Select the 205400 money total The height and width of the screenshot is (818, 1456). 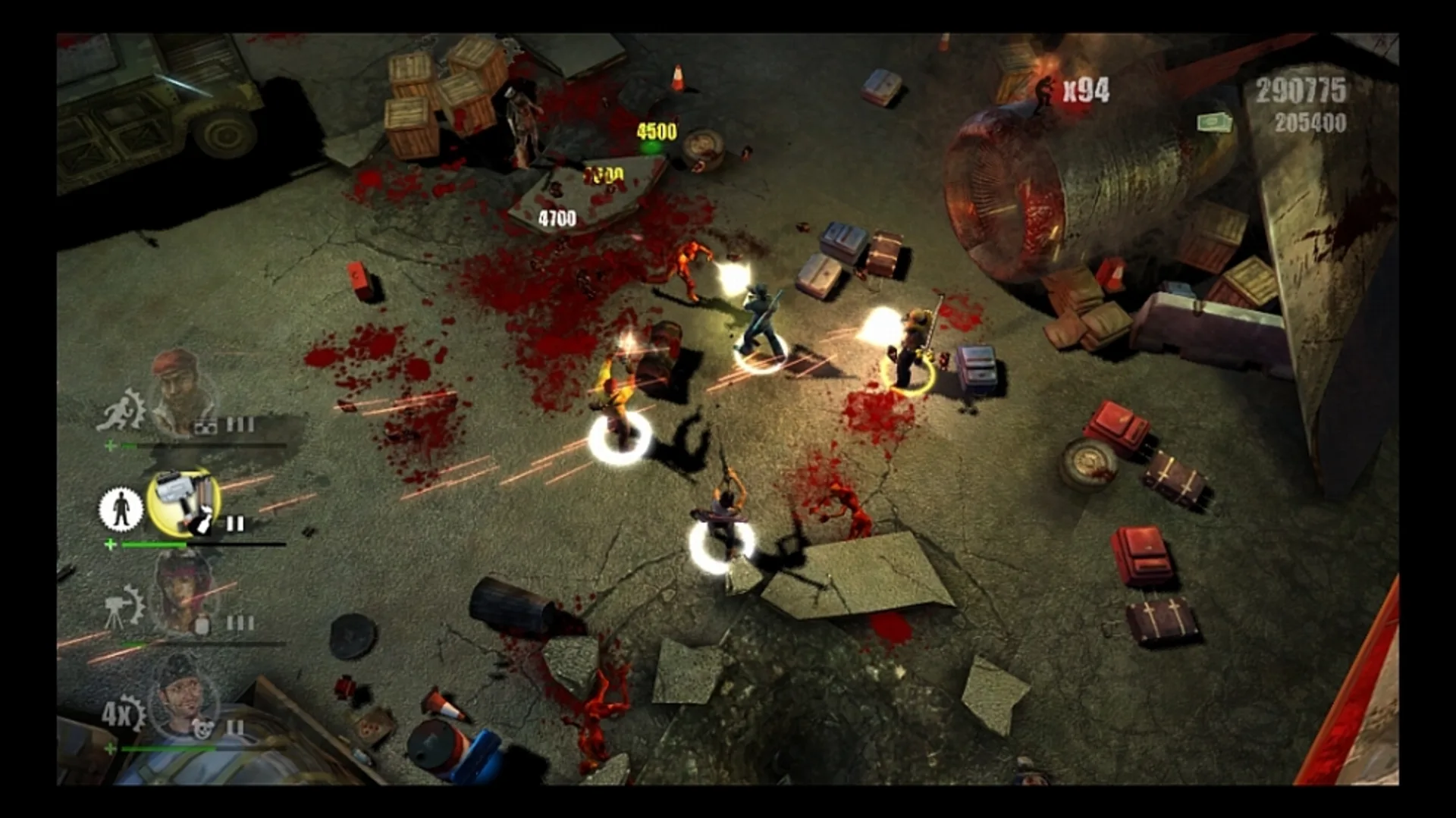(1312, 123)
